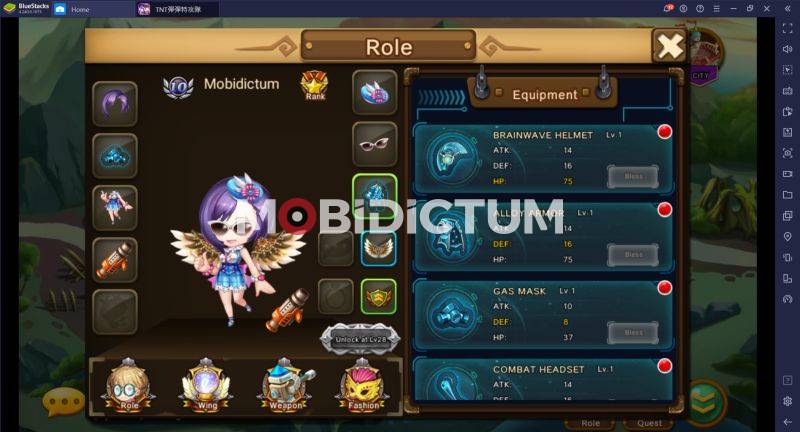Open the golden wings slot

pos(379,247)
